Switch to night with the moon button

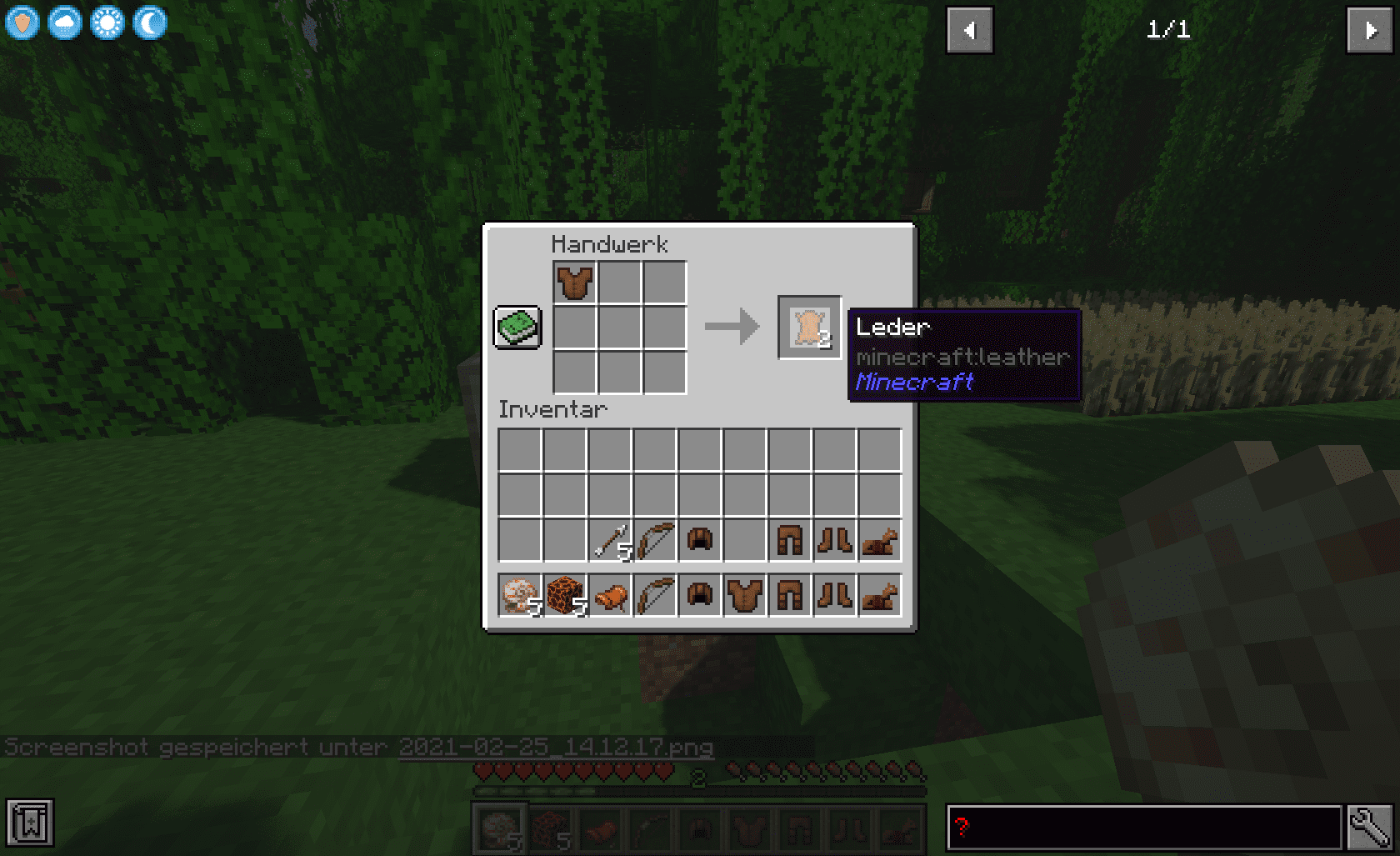coord(150,23)
